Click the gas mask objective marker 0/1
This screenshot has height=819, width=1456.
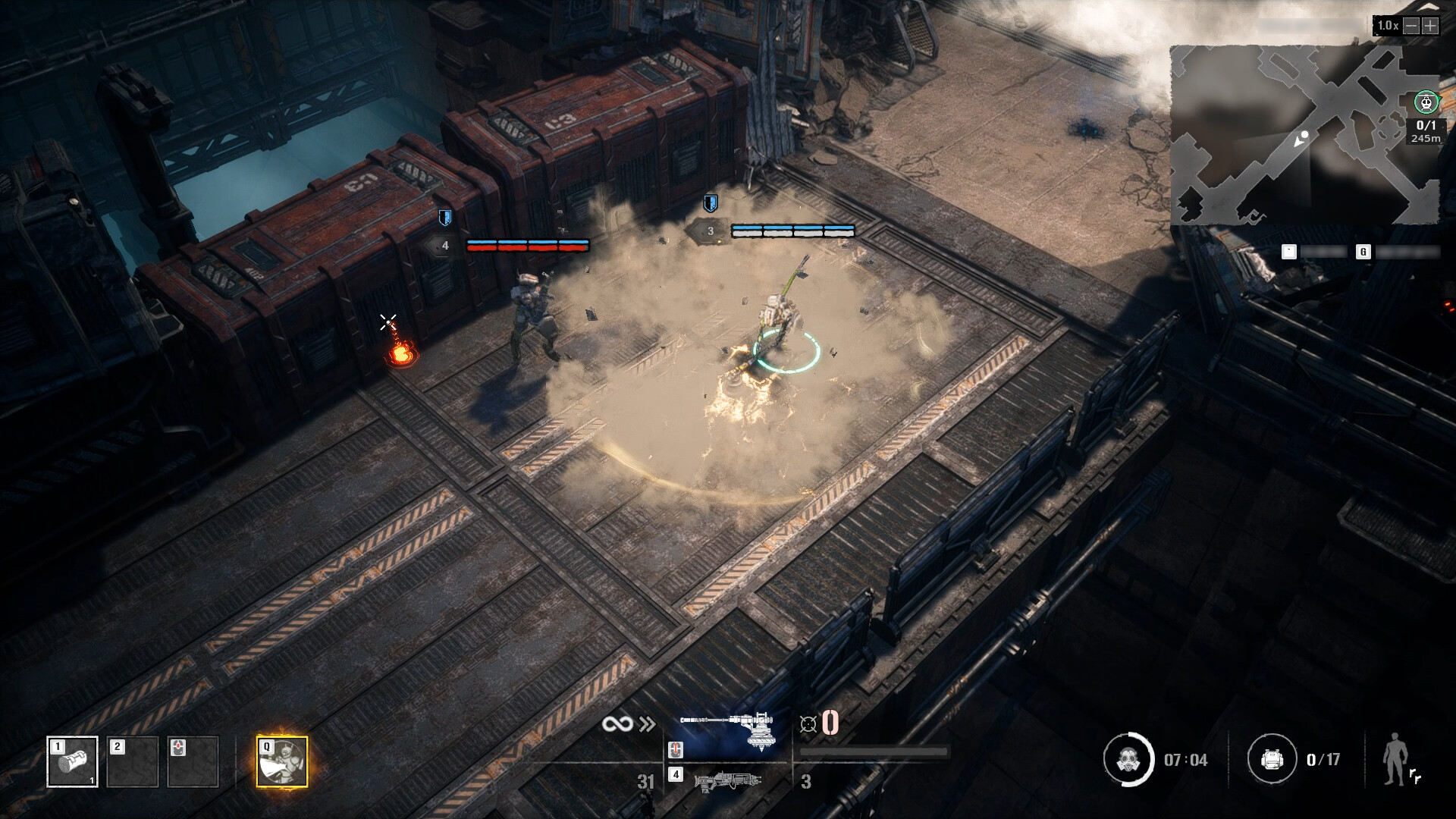pos(1426,102)
